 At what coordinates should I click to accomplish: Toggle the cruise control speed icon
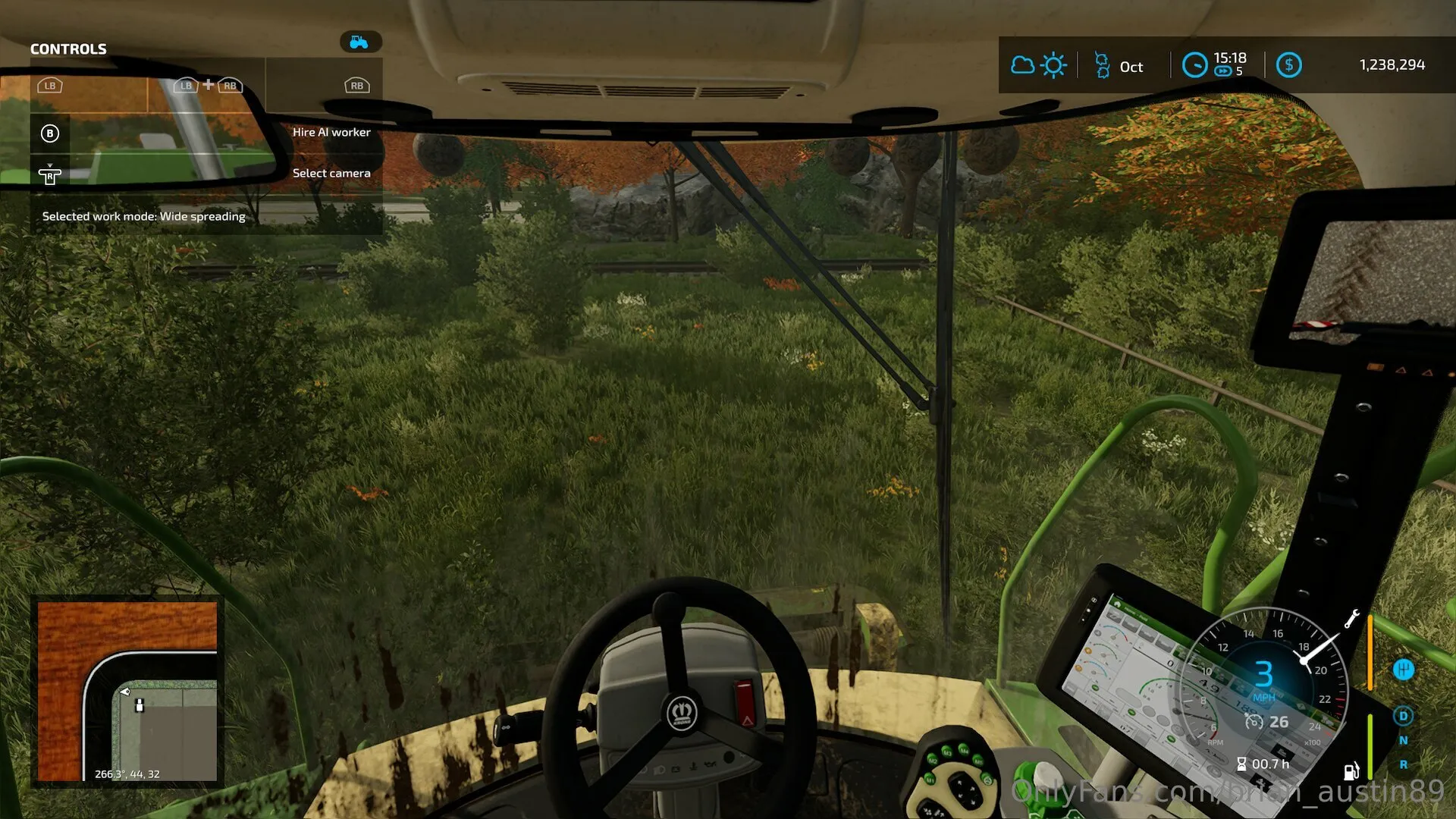(1254, 722)
